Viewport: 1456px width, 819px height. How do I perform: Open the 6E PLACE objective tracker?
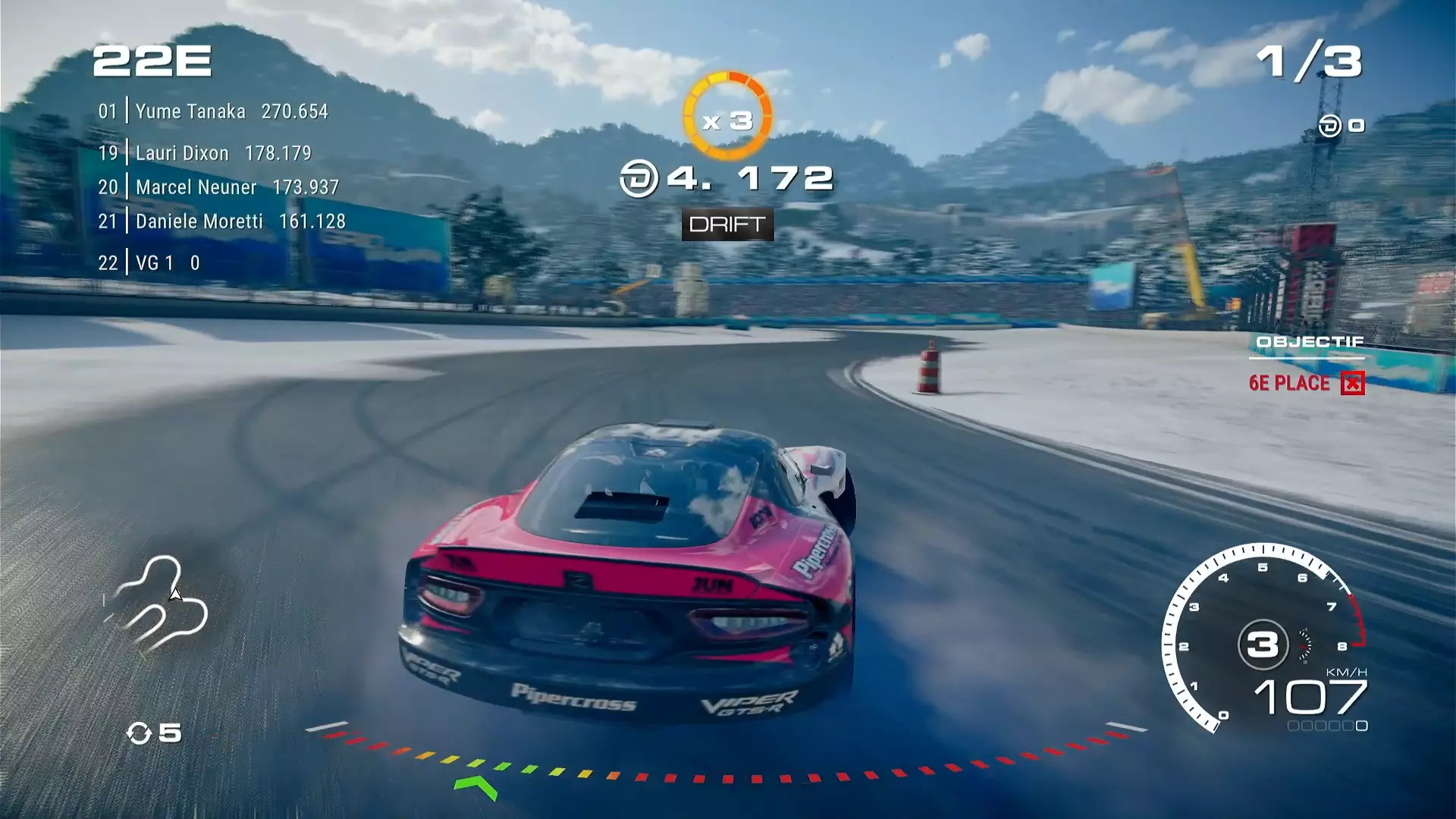pyautogui.click(x=1306, y=383)
